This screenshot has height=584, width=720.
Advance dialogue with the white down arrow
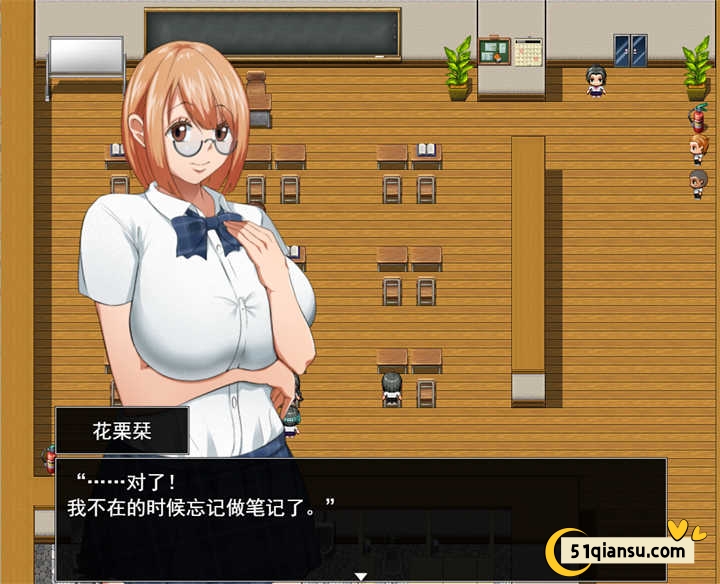point(362,576)
